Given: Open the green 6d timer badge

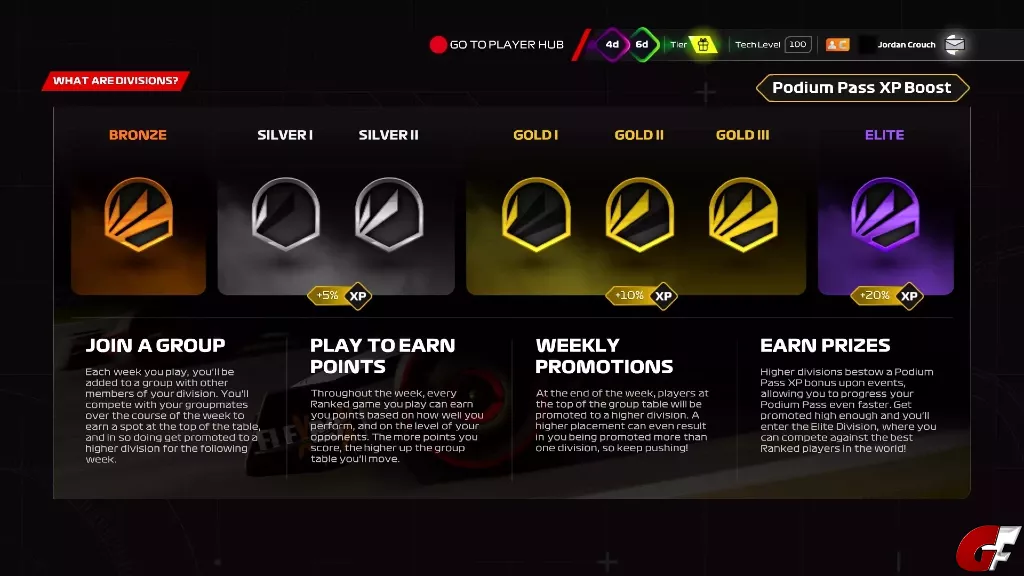Looking at the screenshot, I should (x=642, y=44).
